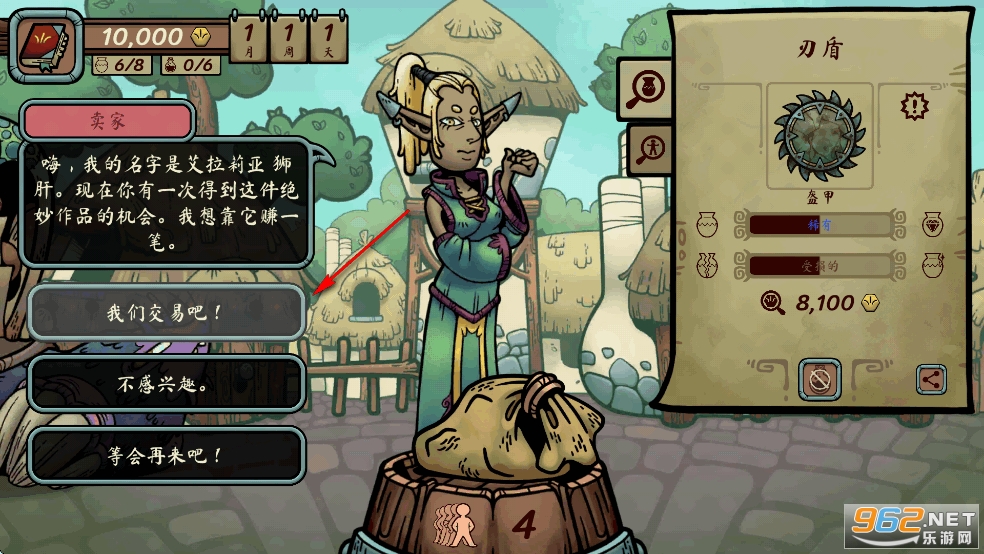
Task: Open the red journal book icon
Action: pyautogui.click(x=45, y=41)
